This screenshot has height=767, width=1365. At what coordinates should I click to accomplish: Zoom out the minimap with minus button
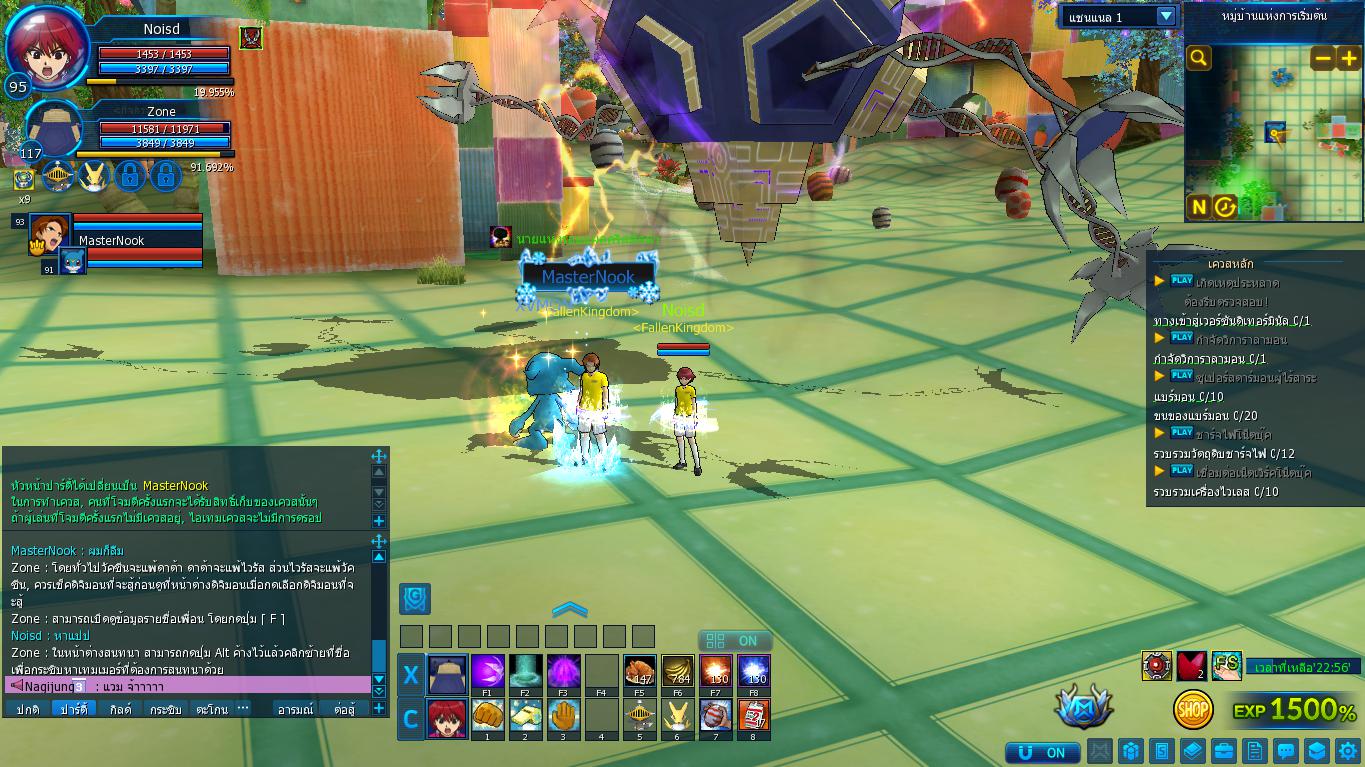(1322, 58)
